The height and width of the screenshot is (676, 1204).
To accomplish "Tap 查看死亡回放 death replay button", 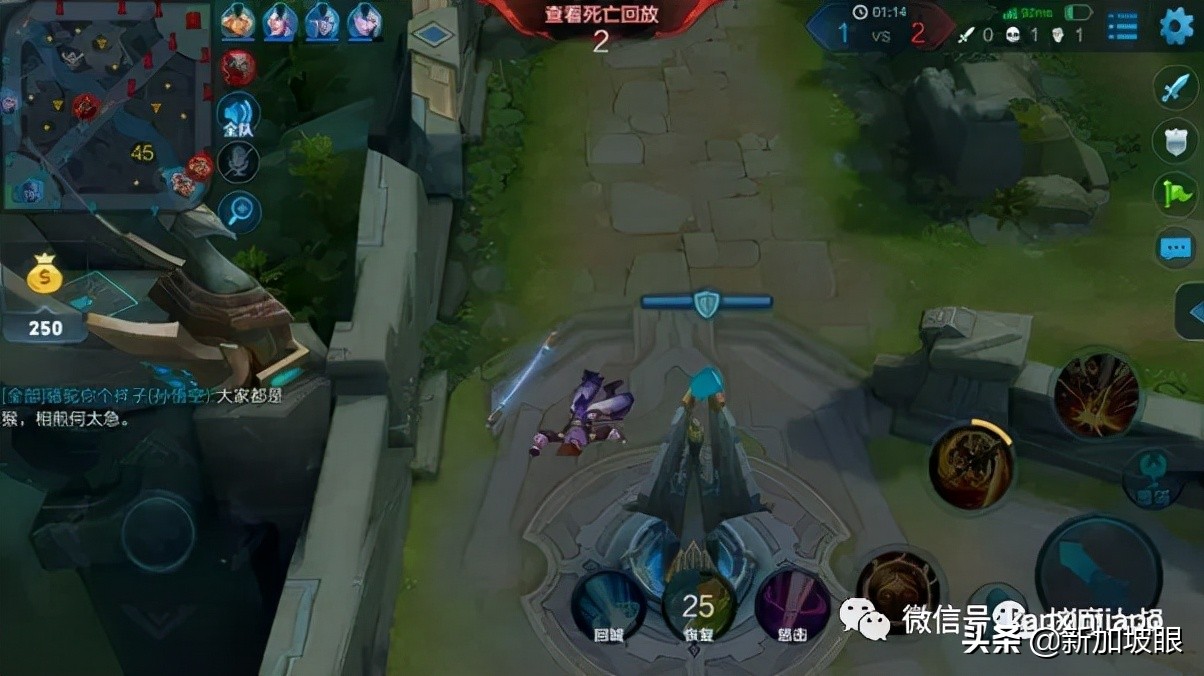I will (601, 15).
